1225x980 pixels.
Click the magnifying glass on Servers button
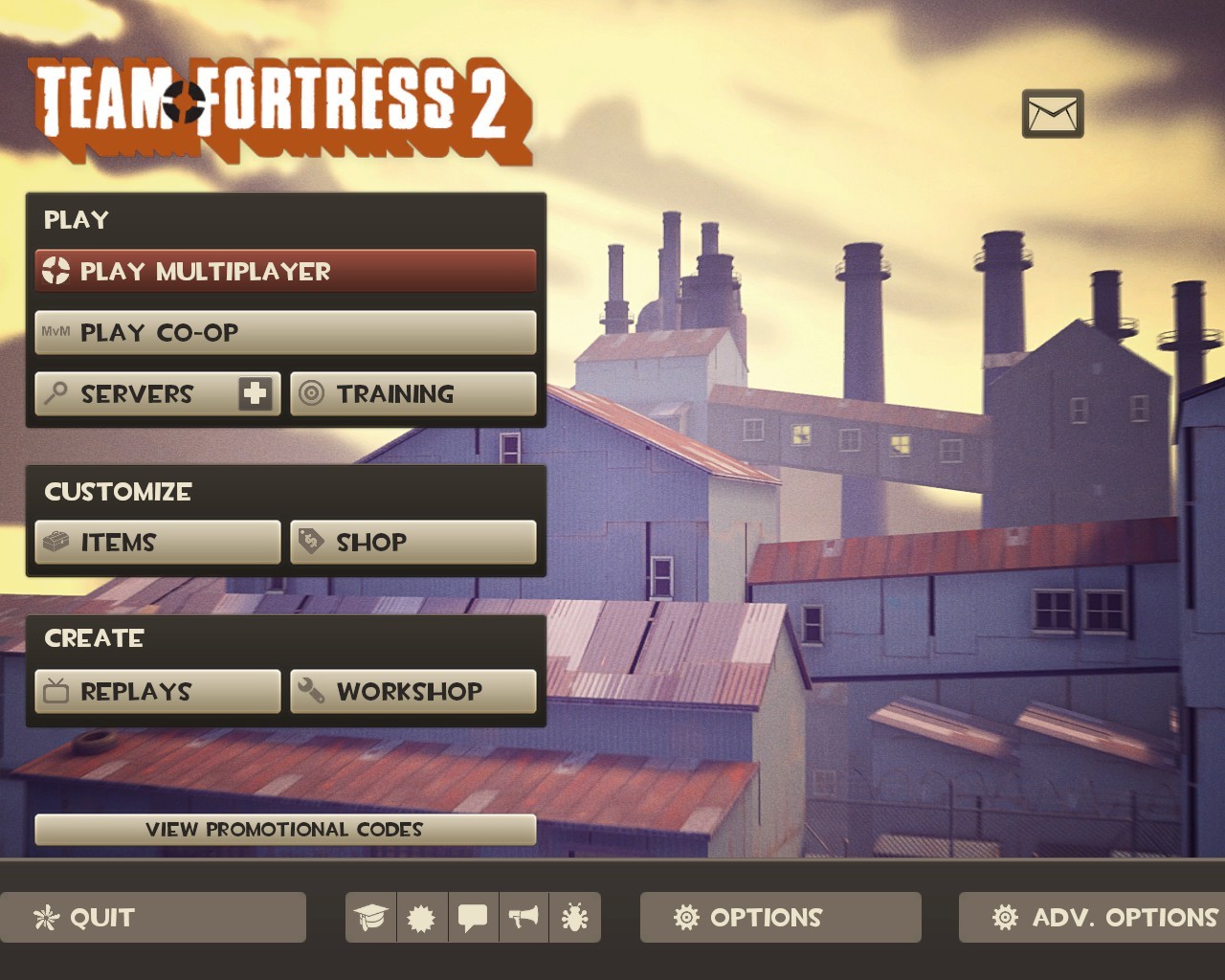click(57, 393)
